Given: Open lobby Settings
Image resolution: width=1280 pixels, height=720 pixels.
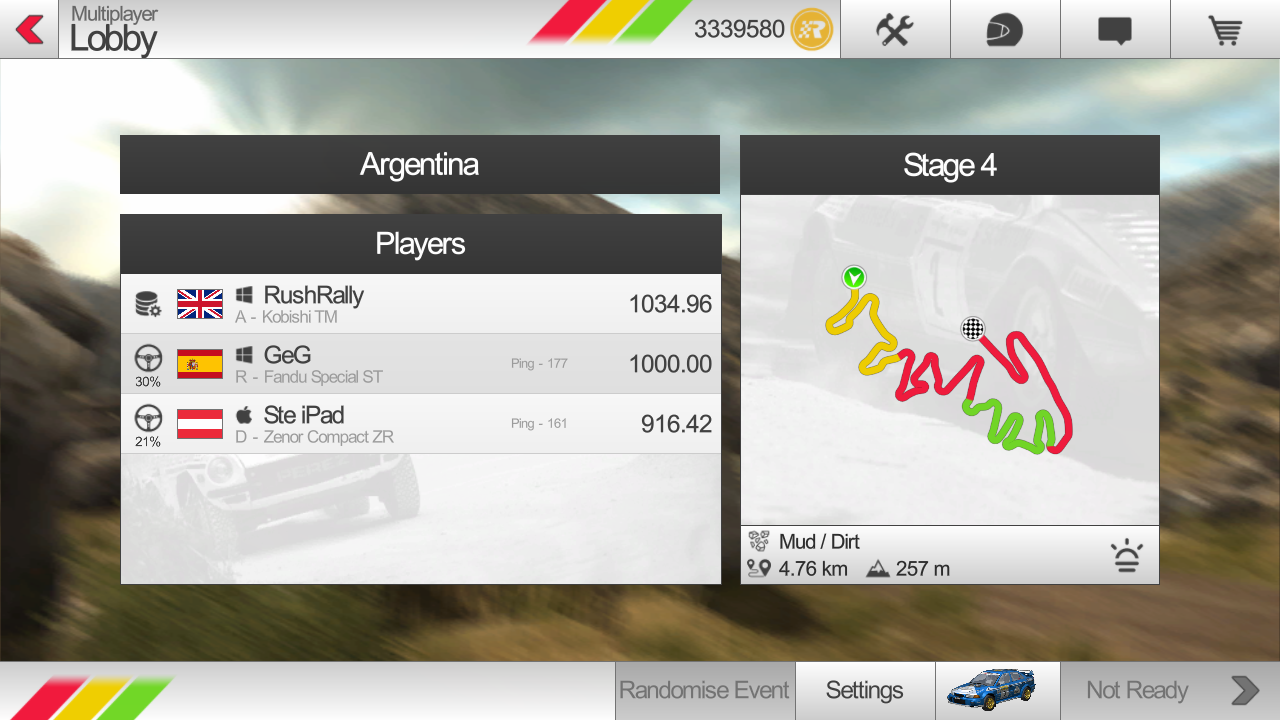Looking at the screenshot, I should tap(864, 690).
